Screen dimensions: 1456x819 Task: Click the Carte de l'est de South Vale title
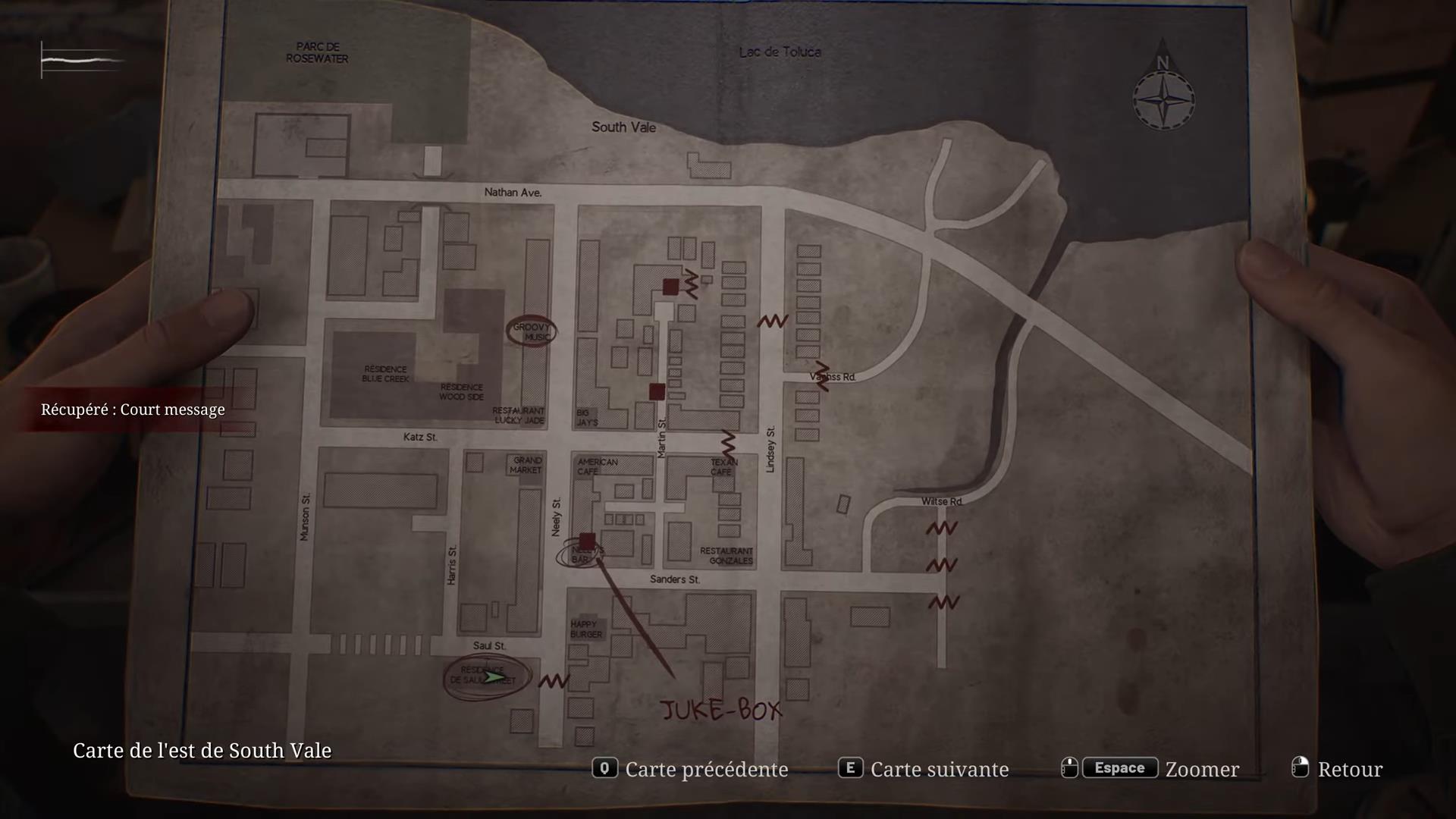click(202, 751)
